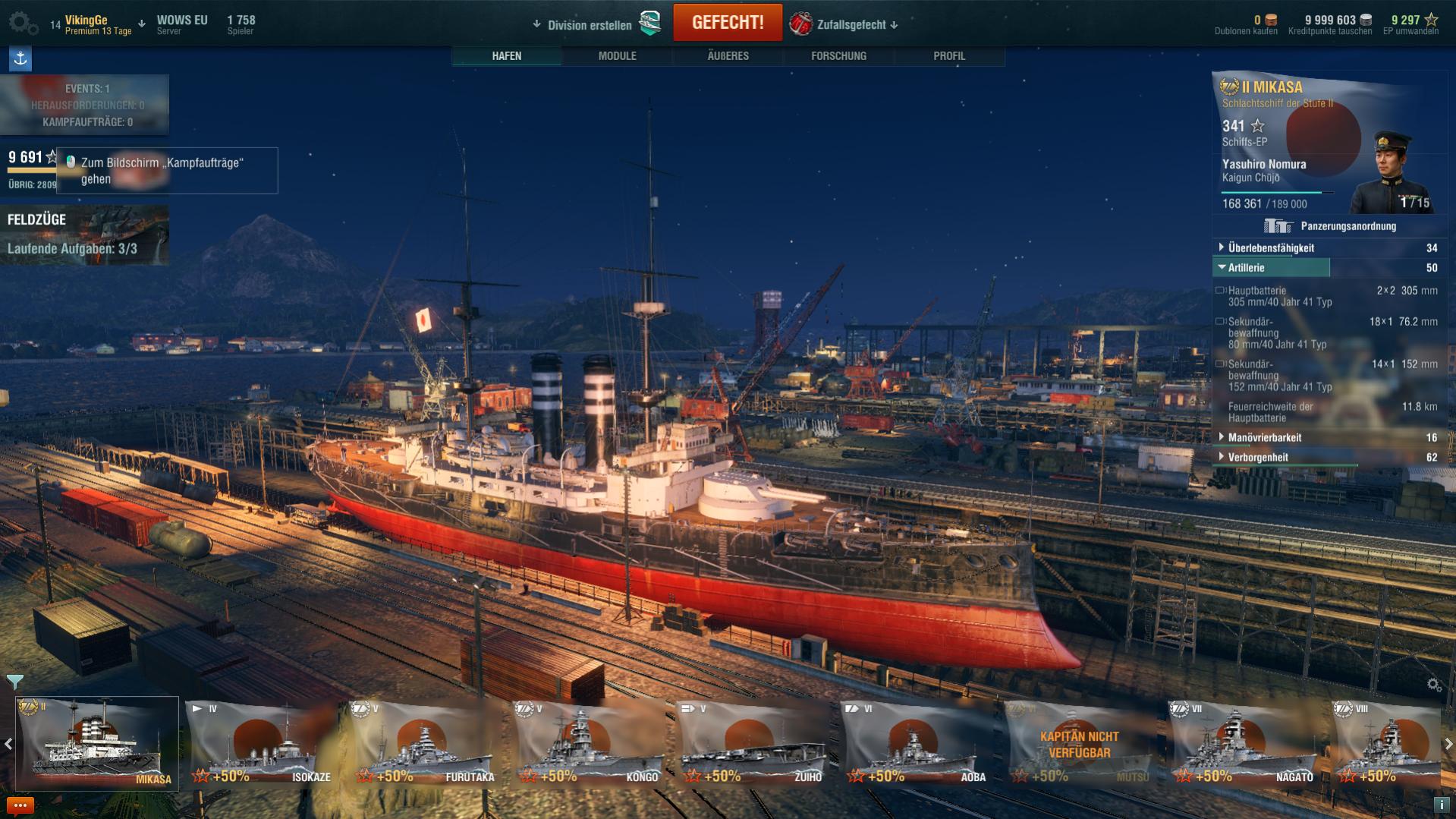
Task: Open the Zufallsgefecht battle type dropdown
Action: pyautogui.click(x=851, y=24)
